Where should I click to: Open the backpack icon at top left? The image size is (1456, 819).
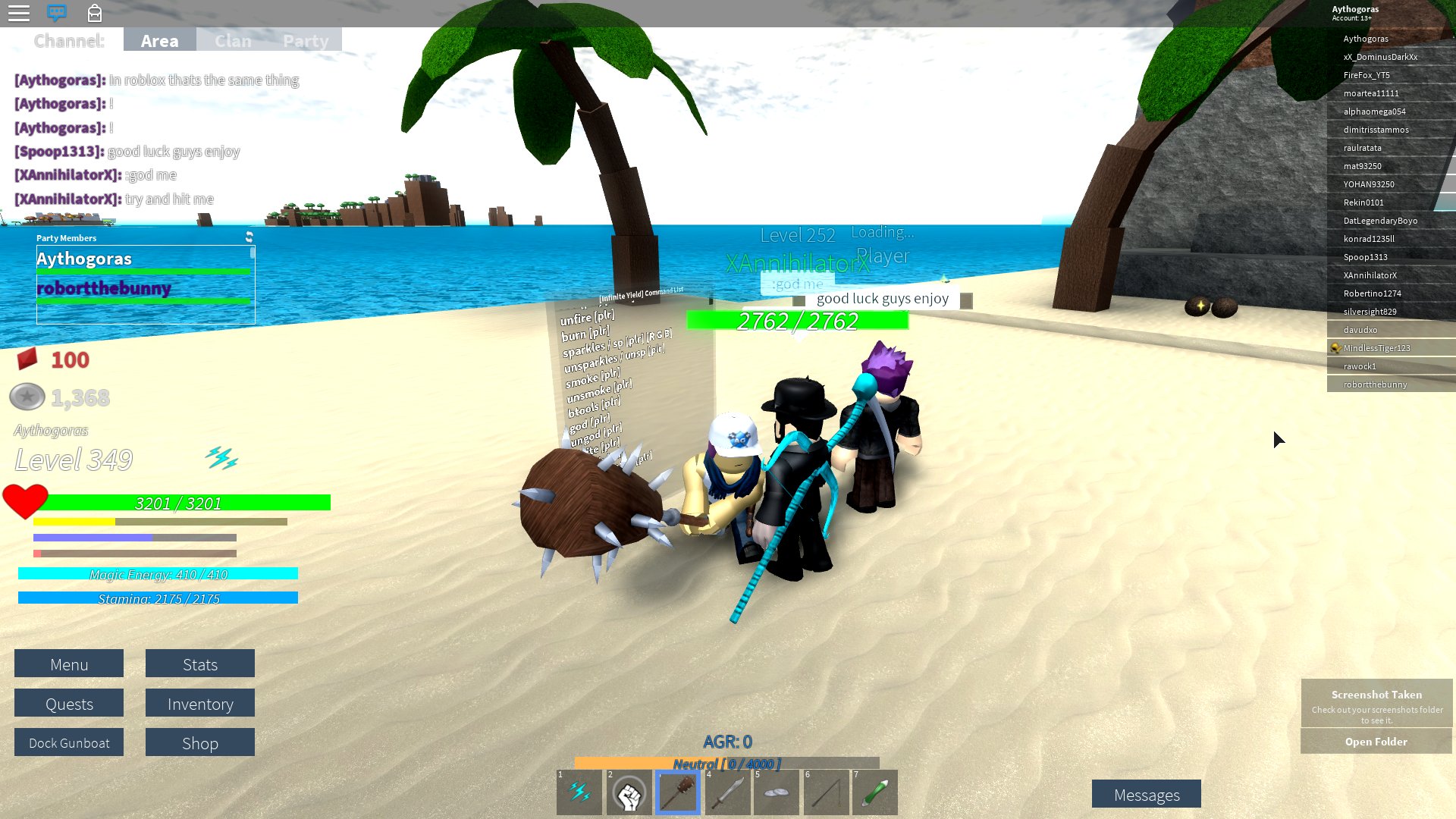pyautogui.click(x=96, y=13)
